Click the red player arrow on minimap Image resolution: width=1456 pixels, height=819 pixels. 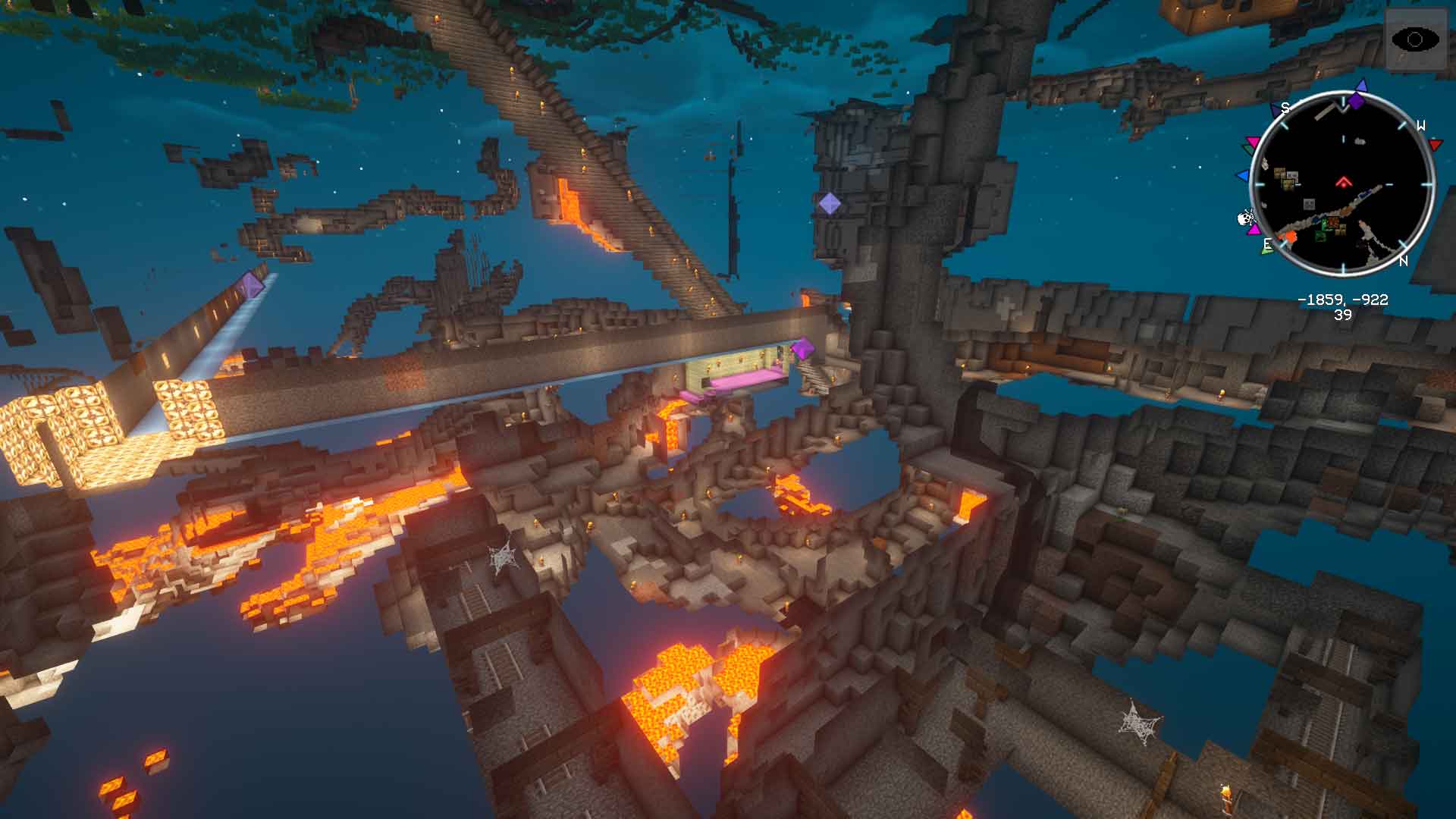click(x=1343, y=182)
